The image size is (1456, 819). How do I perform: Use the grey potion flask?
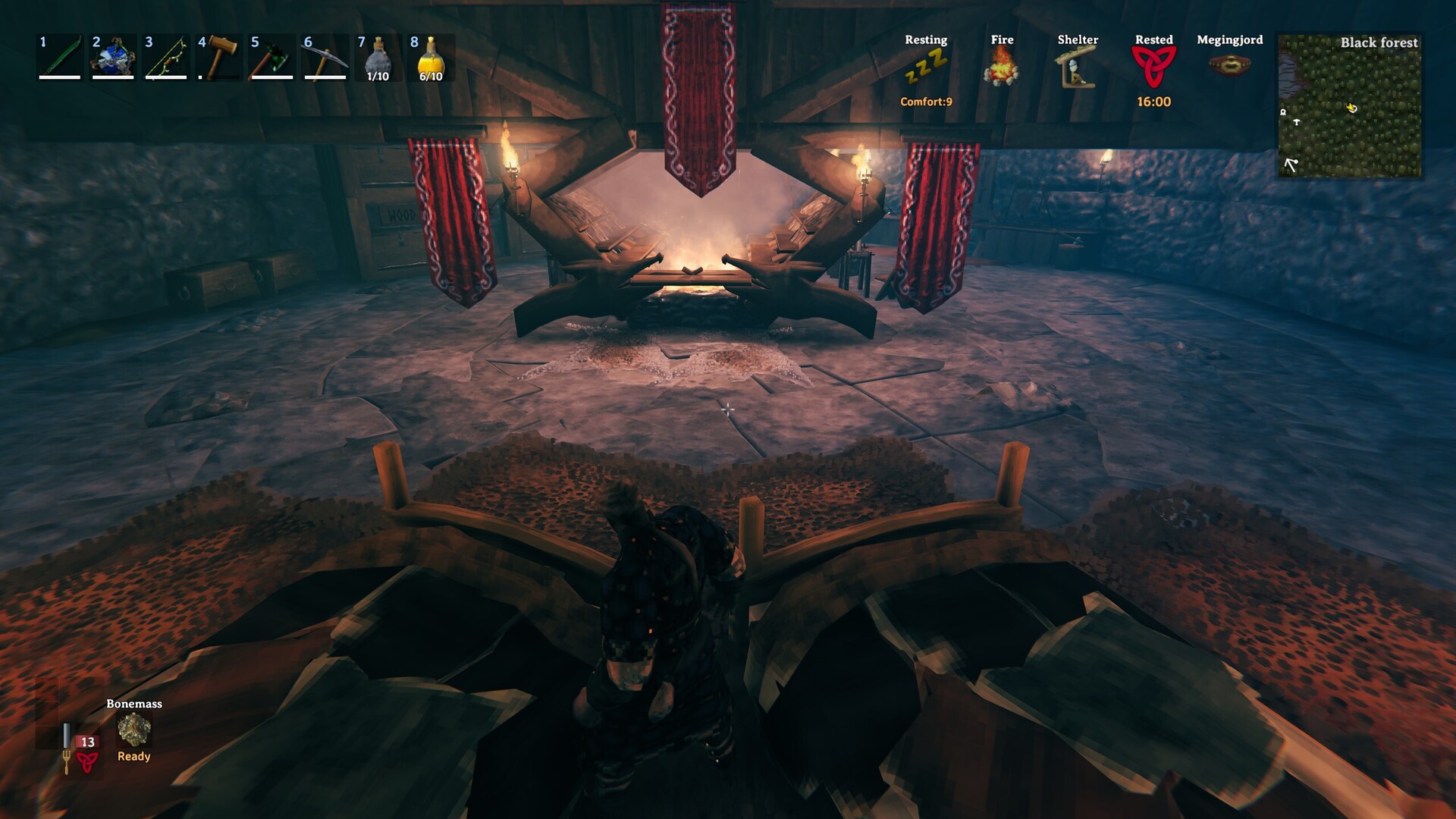378,57
